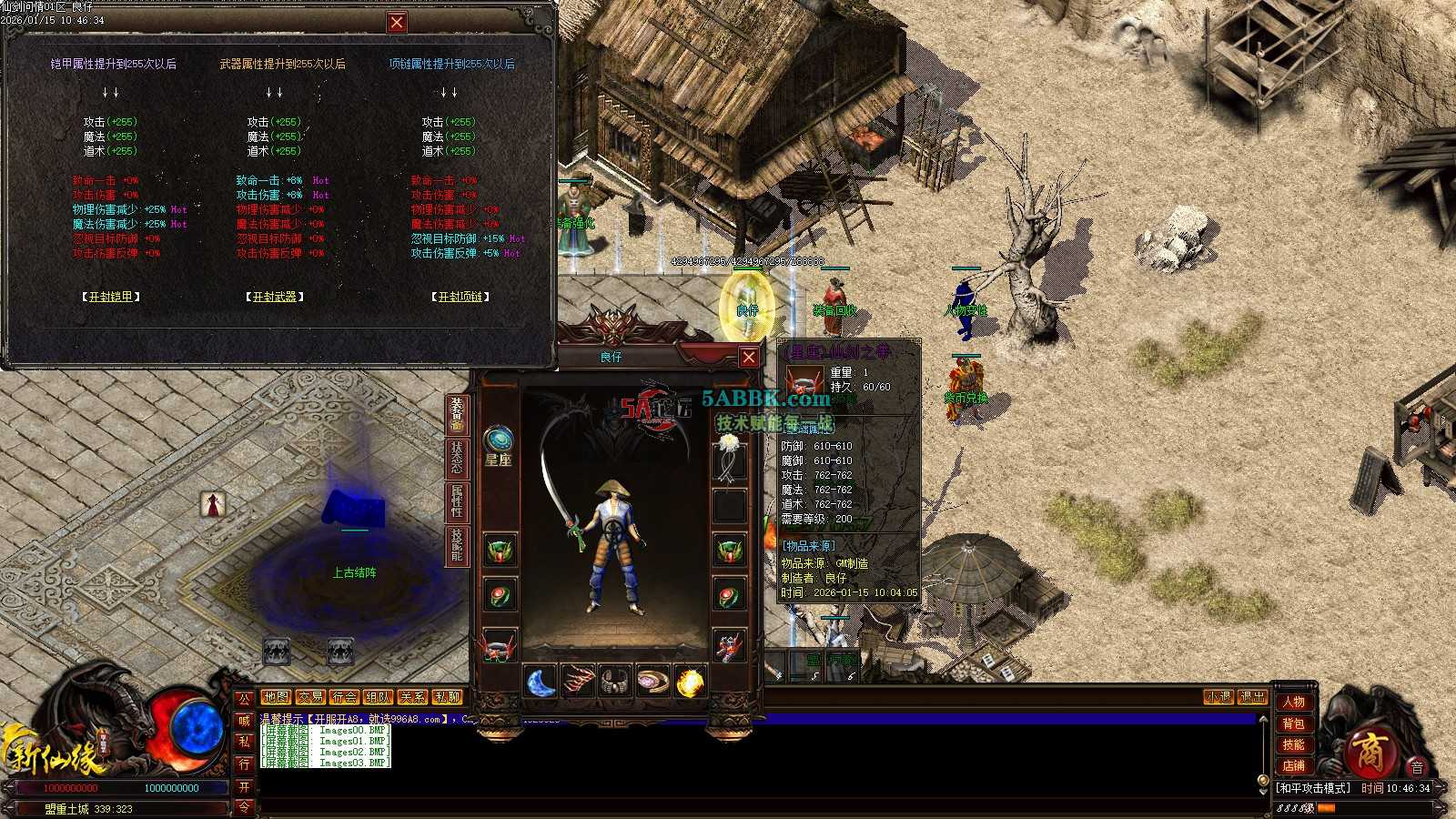Open the 地图 map button
This screenshot has height=819, width=1456.
pyautogui.click(x=276, y=697)
